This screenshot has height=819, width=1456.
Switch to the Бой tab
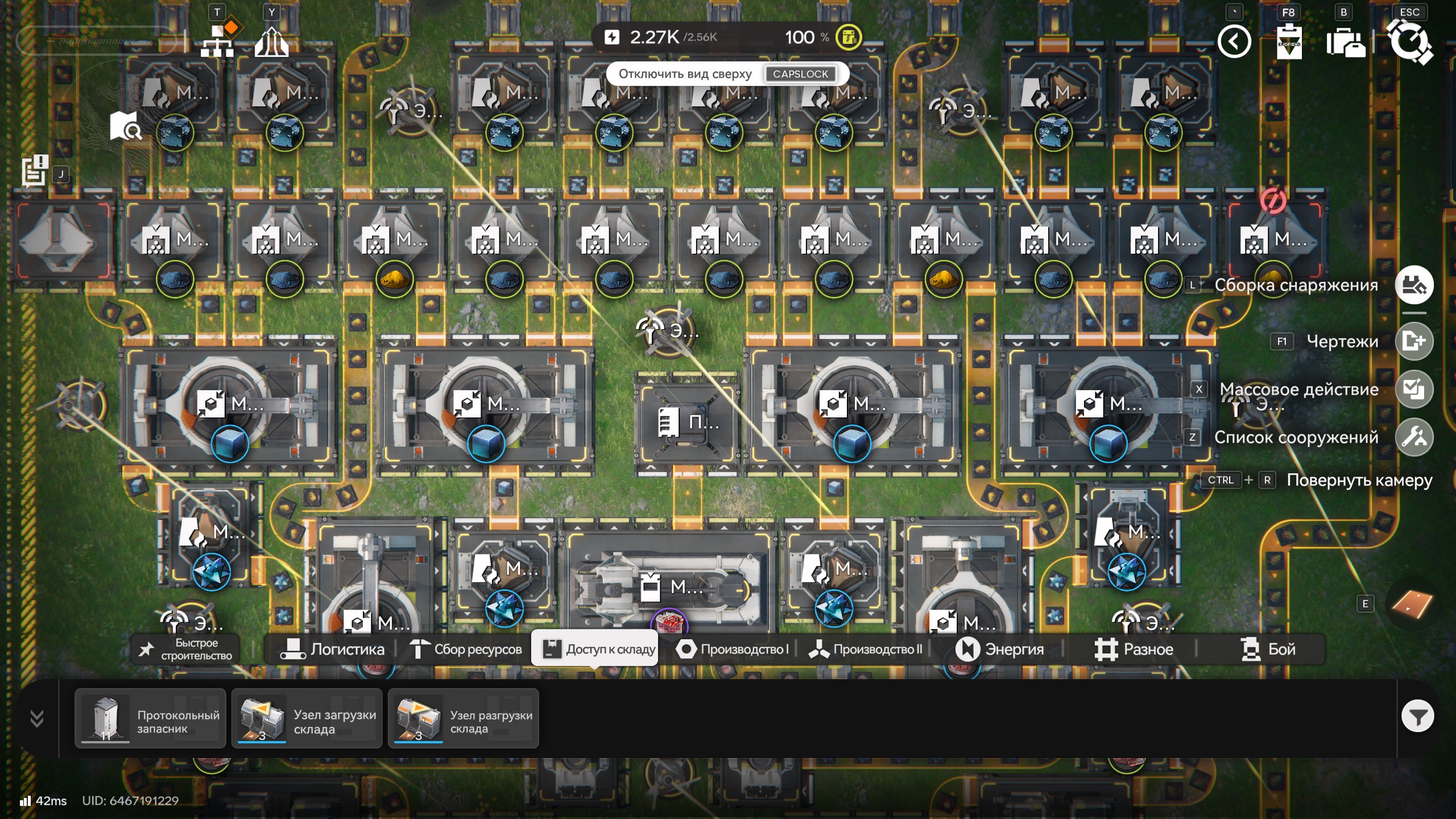click(x=1268, y=650)
